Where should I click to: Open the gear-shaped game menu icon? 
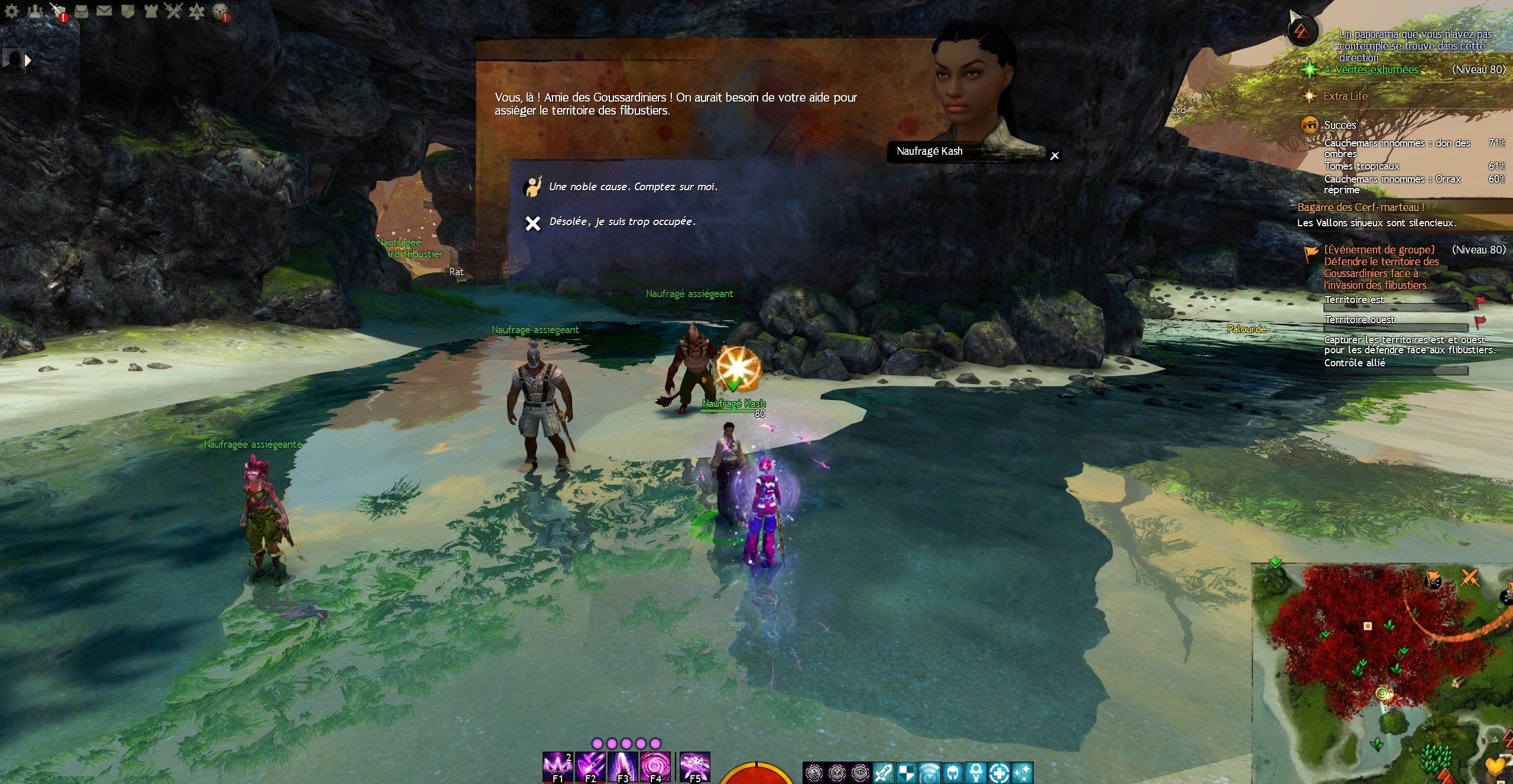tap(11, 11)
